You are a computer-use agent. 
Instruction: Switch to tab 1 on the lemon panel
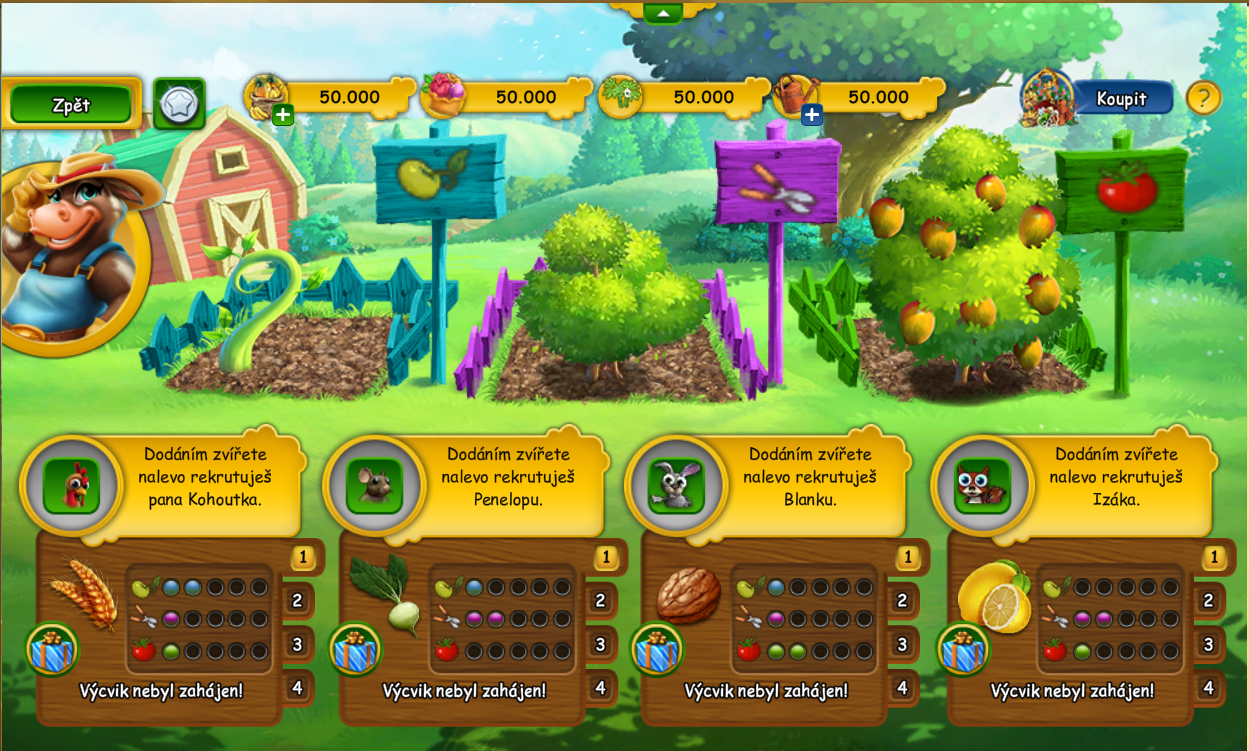1214,557
